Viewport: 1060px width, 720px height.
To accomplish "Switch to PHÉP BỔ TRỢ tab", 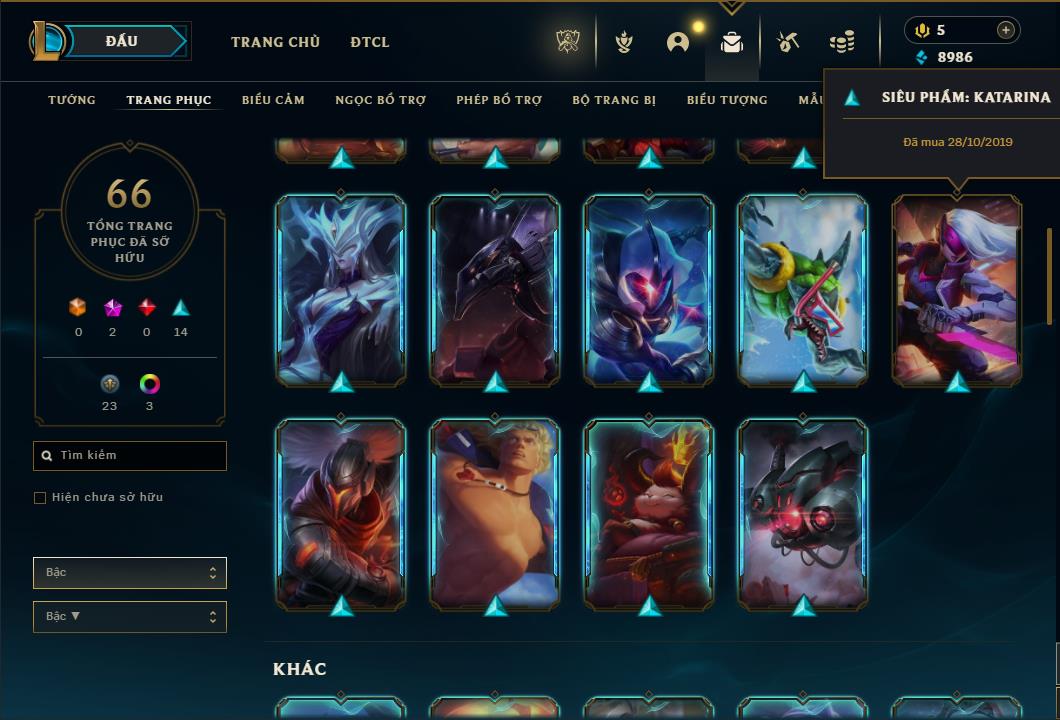I will coord(499,100).
